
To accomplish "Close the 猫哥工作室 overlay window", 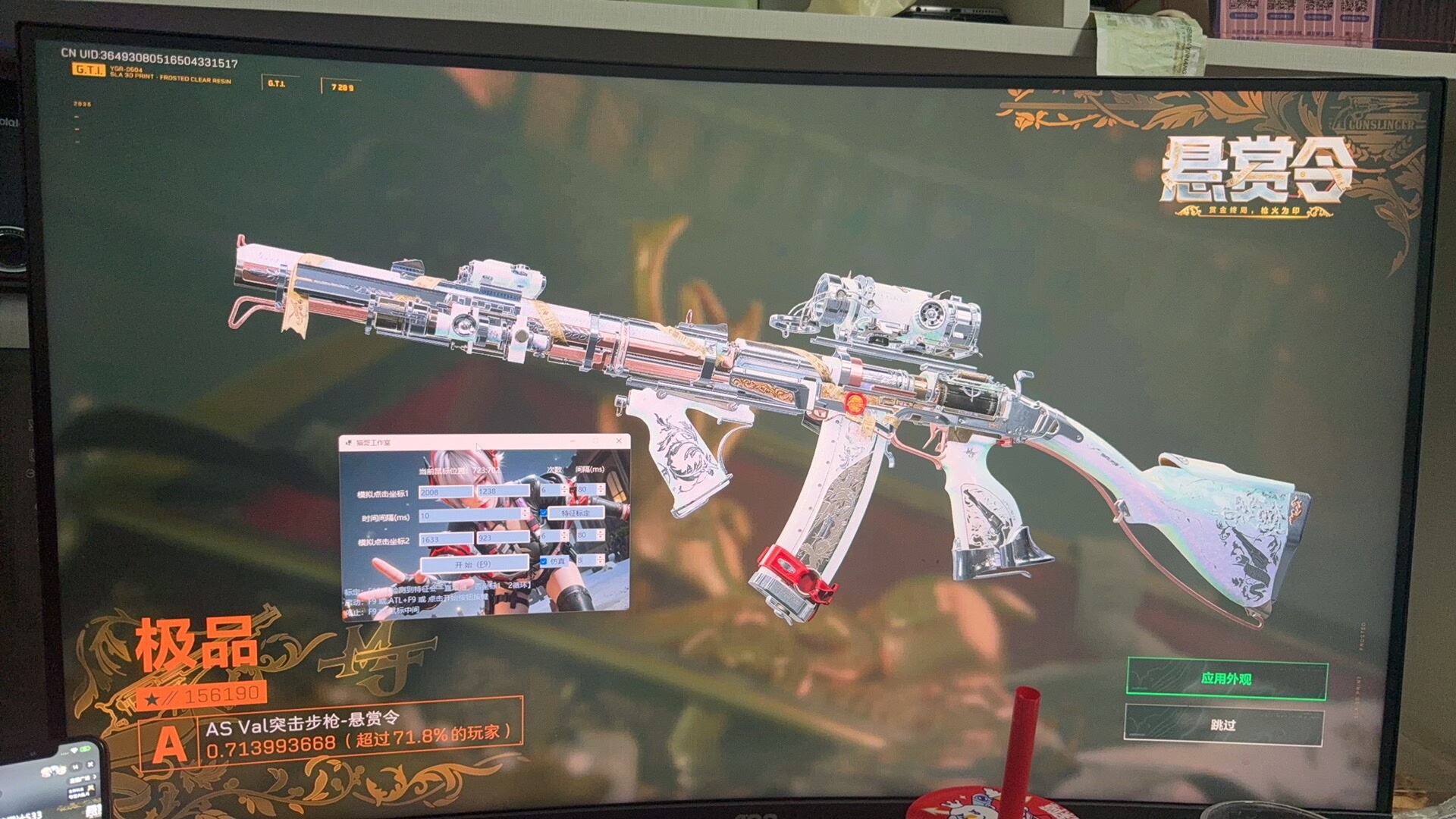I will [620, 441].
